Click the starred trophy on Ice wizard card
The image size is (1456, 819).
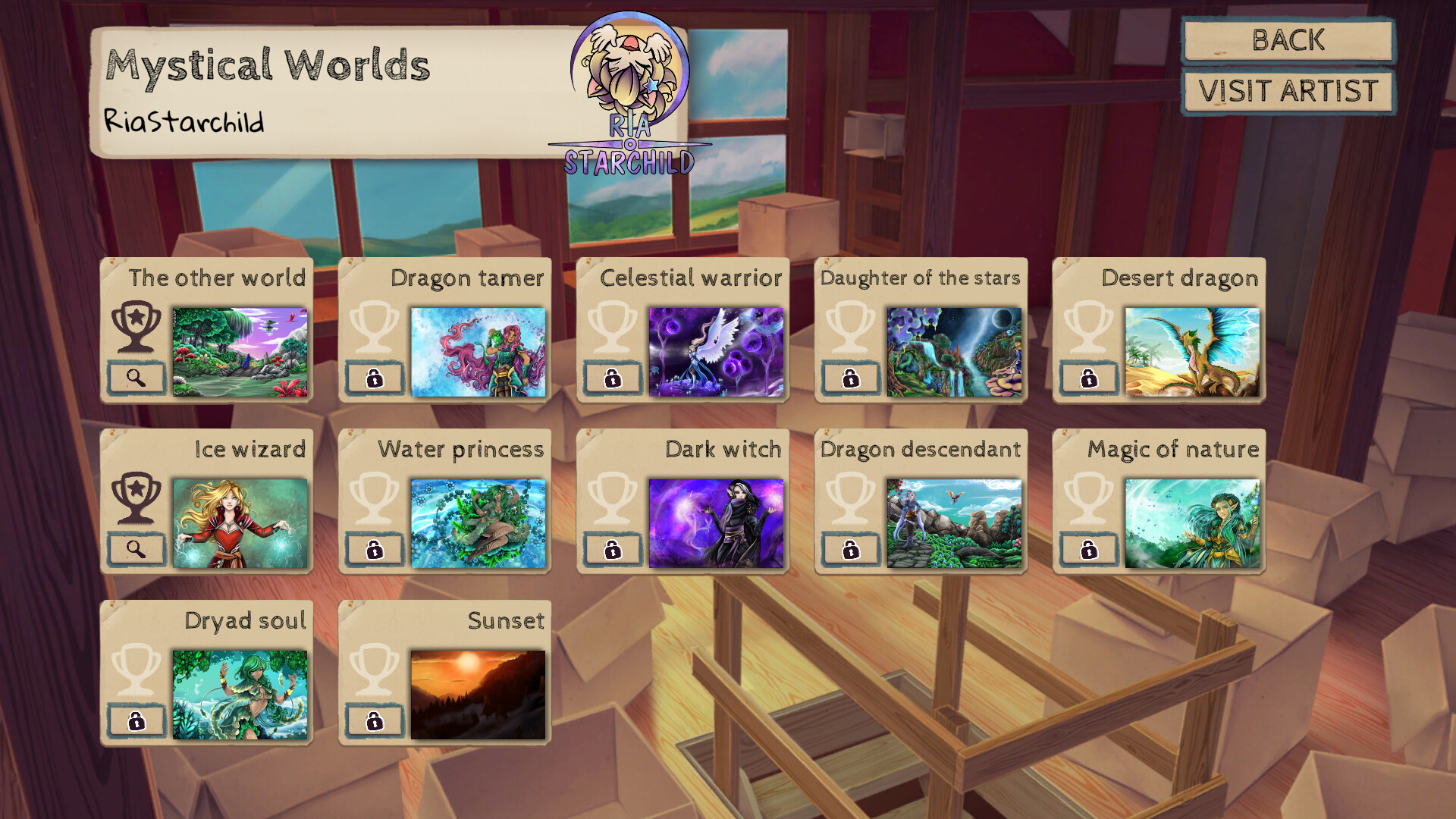[135, 500]
